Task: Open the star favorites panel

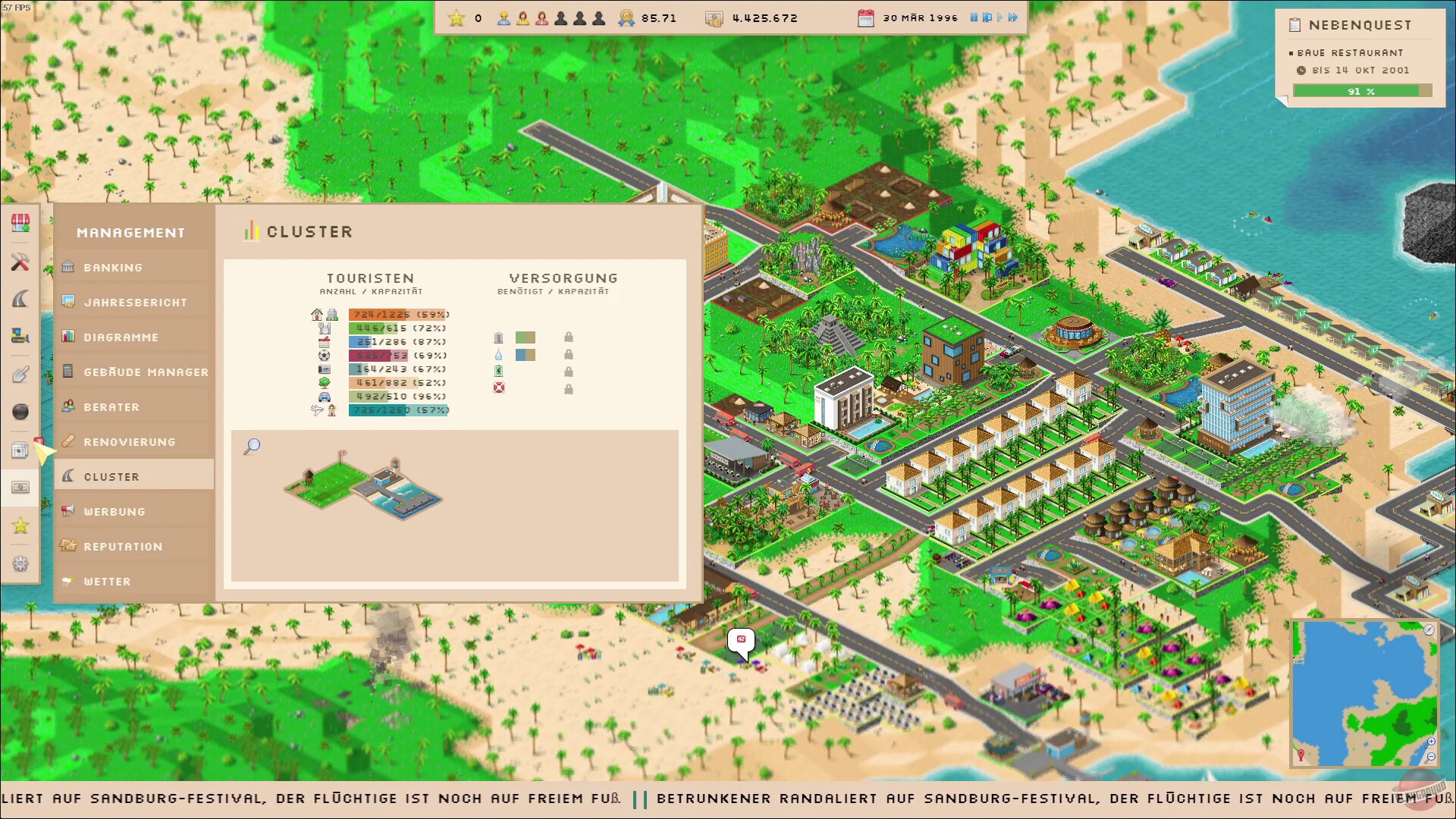Action: pos(20,525)
